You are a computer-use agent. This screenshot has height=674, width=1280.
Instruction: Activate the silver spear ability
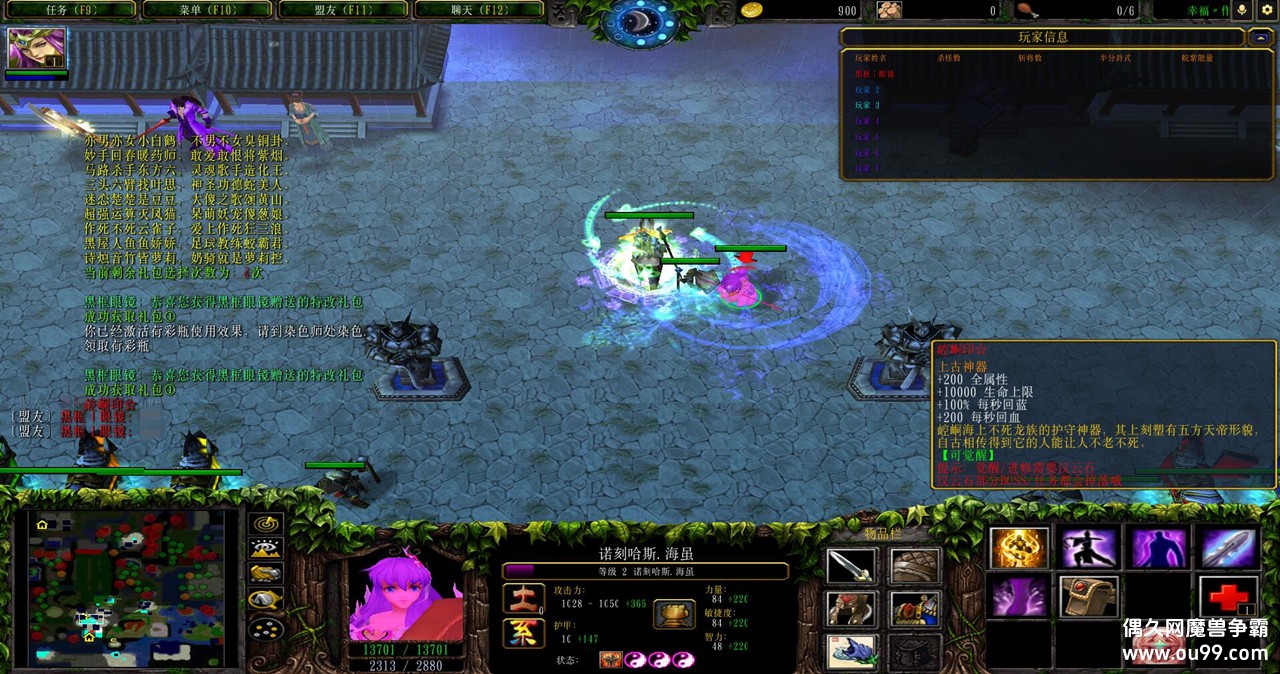click(x=1229, y=548)
